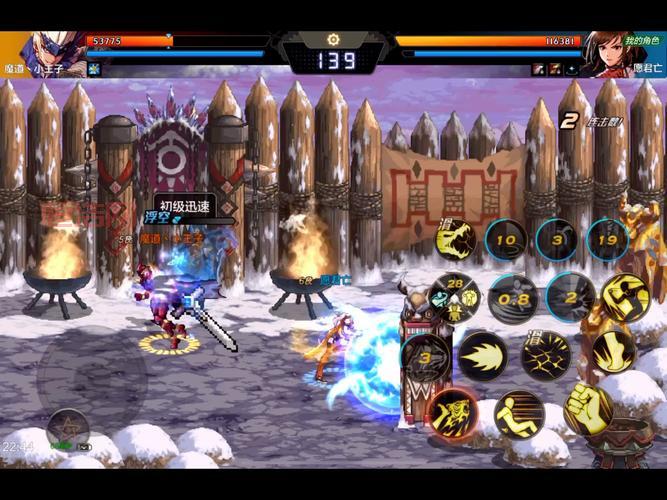
Task: Activate the stomping foot kick skill
Action: (612, 352)
